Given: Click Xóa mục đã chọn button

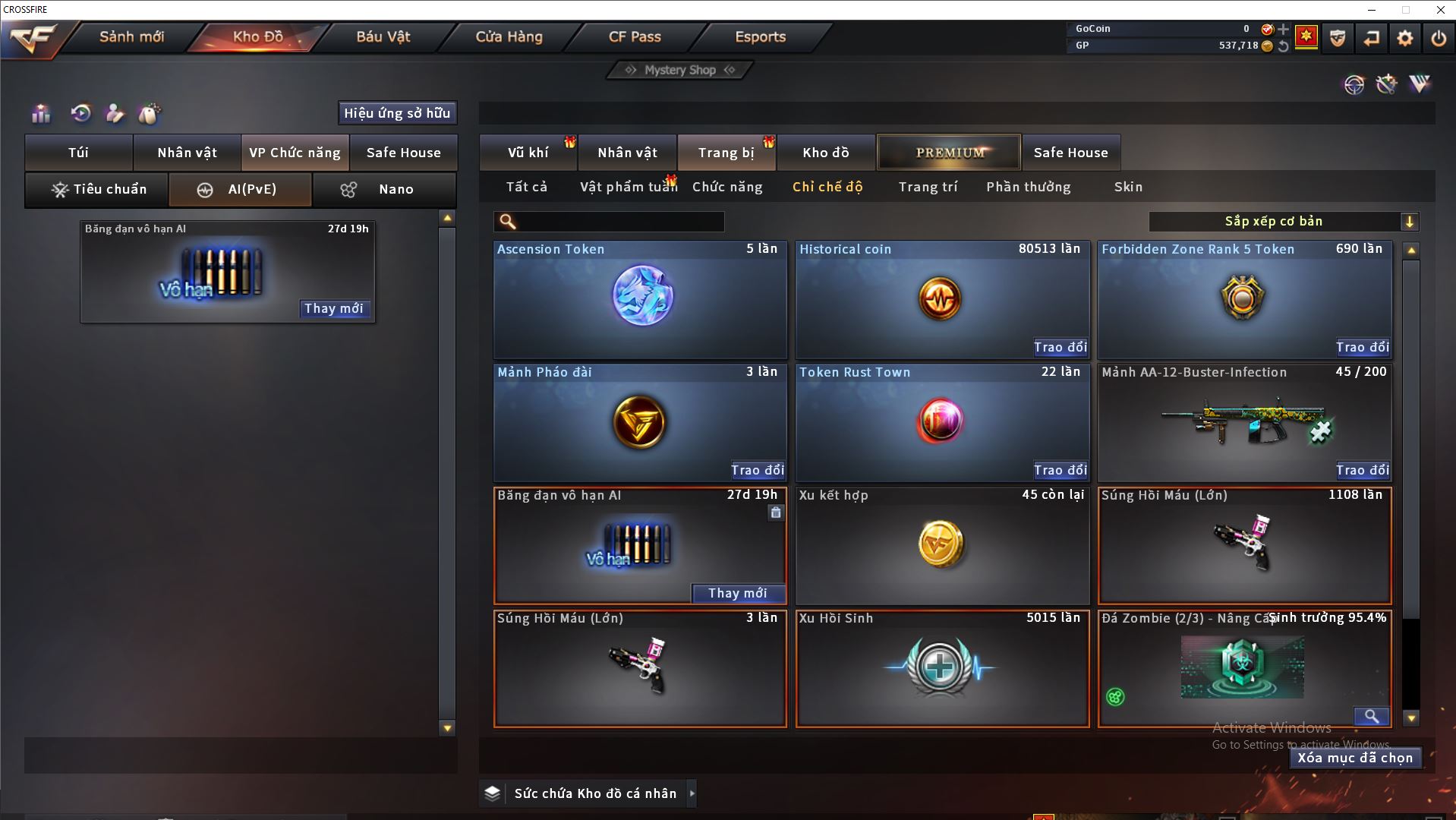Looking at the screenshot, I should coord(1355,758).
